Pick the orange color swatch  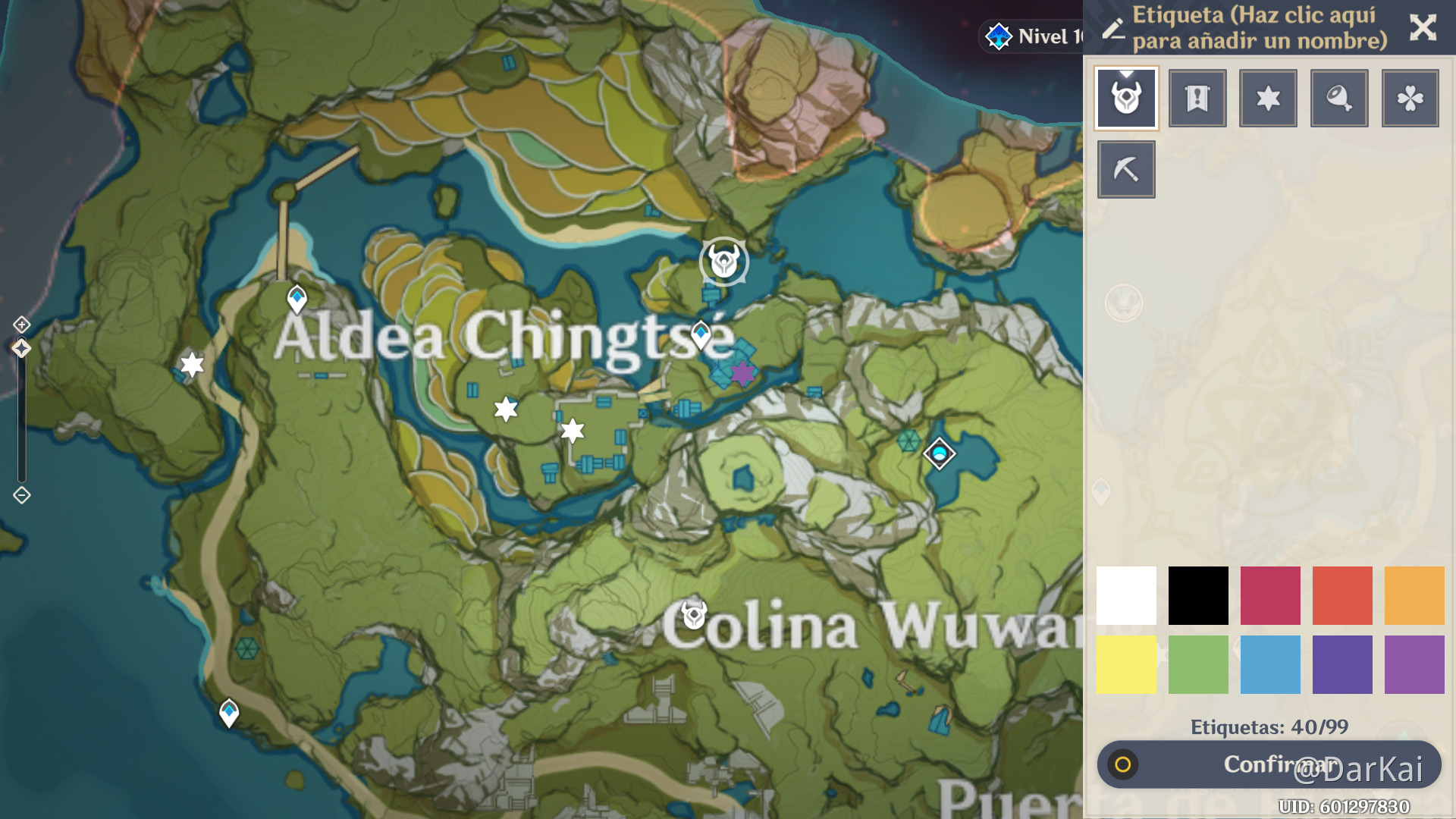click(x=1414, y=595)
